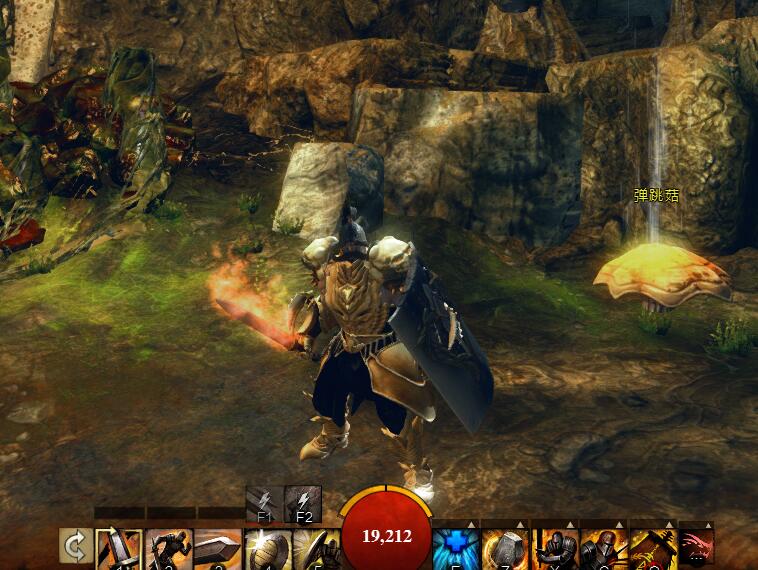Image resolution: width=758 pixels, height=570 pixels.
Task: Fire the F1 burst skill
Action: [265, 504]
